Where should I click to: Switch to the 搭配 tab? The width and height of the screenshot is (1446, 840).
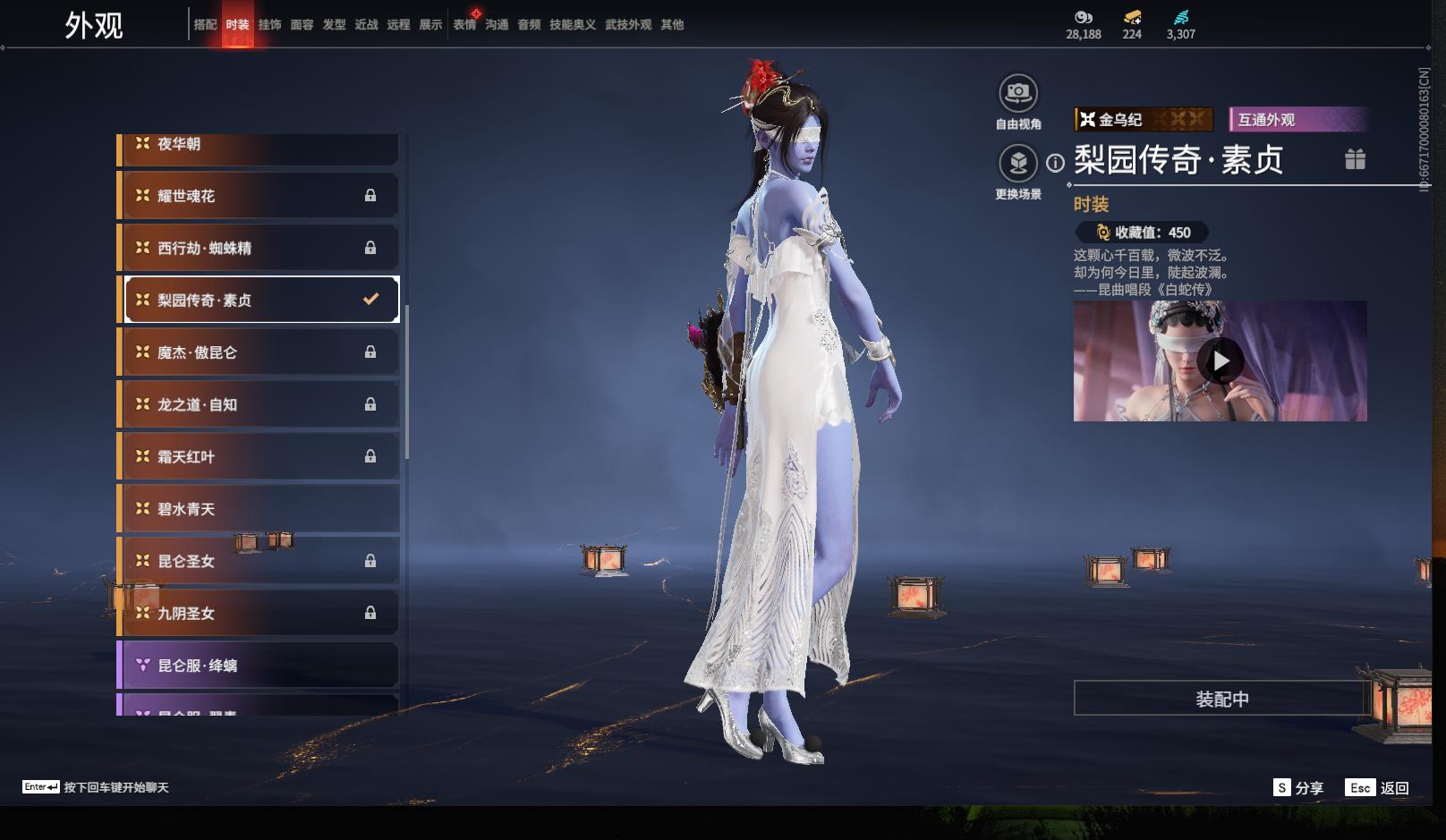[205, 25]
